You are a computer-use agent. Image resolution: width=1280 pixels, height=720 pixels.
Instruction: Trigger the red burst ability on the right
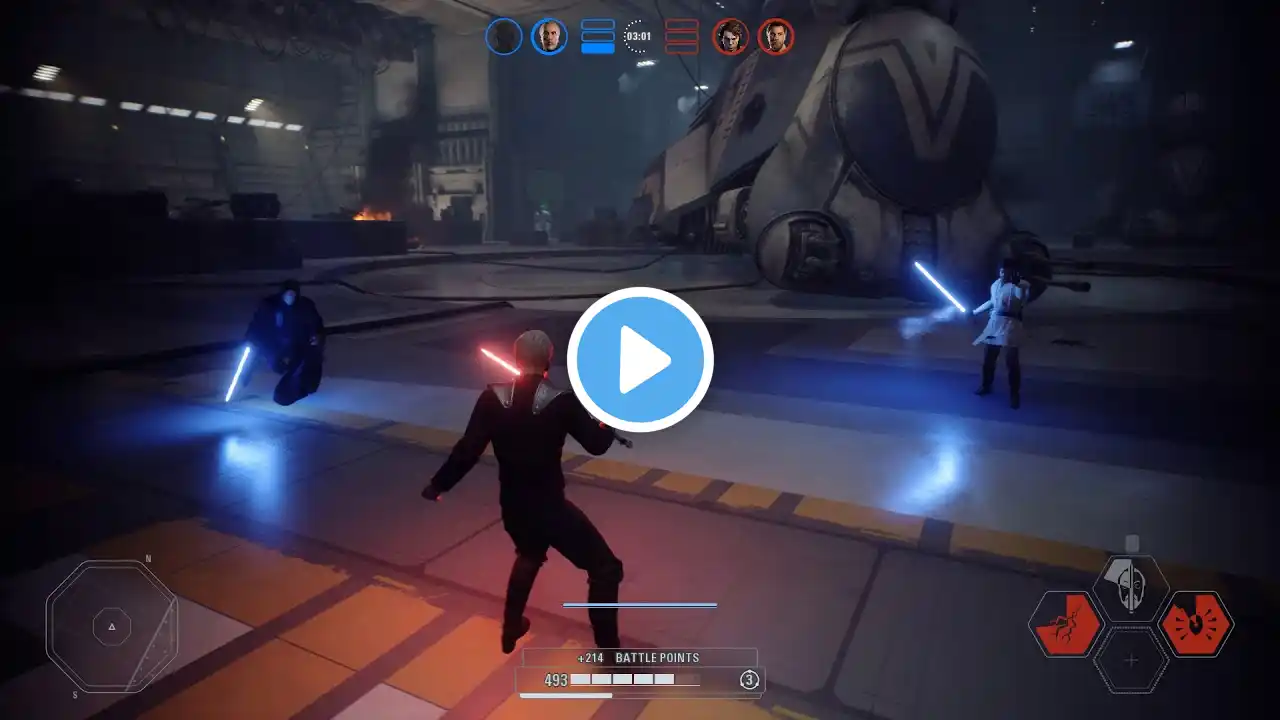click(1196, 624)
